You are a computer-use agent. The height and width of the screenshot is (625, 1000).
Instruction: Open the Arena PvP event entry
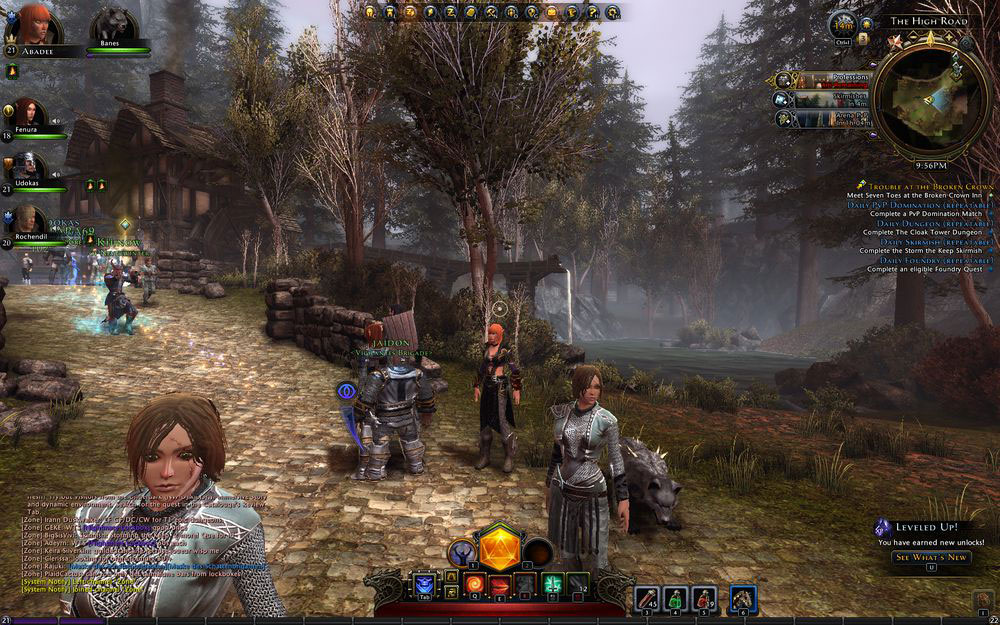[x=821, y=118]
